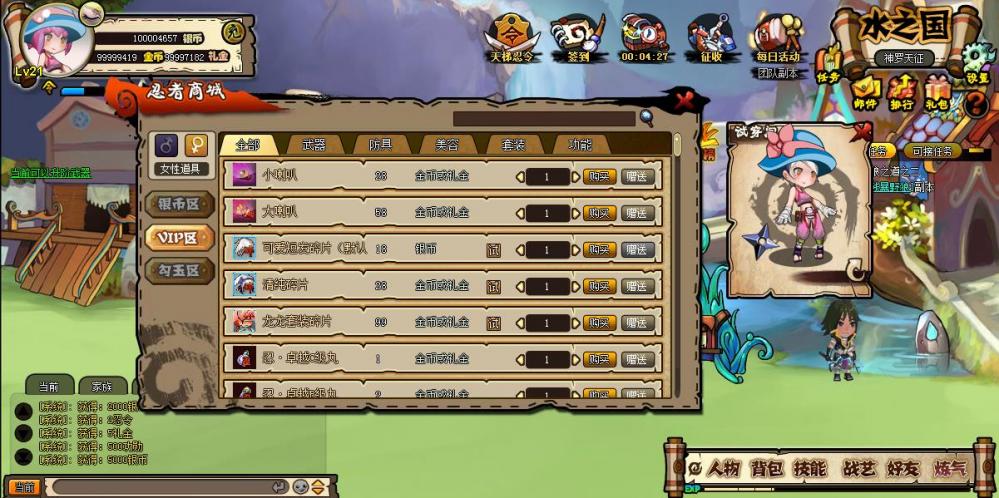Open the 设置 settings gear
Image resolution: width=999 pixels, height=498 pixels.
[976, 72]
